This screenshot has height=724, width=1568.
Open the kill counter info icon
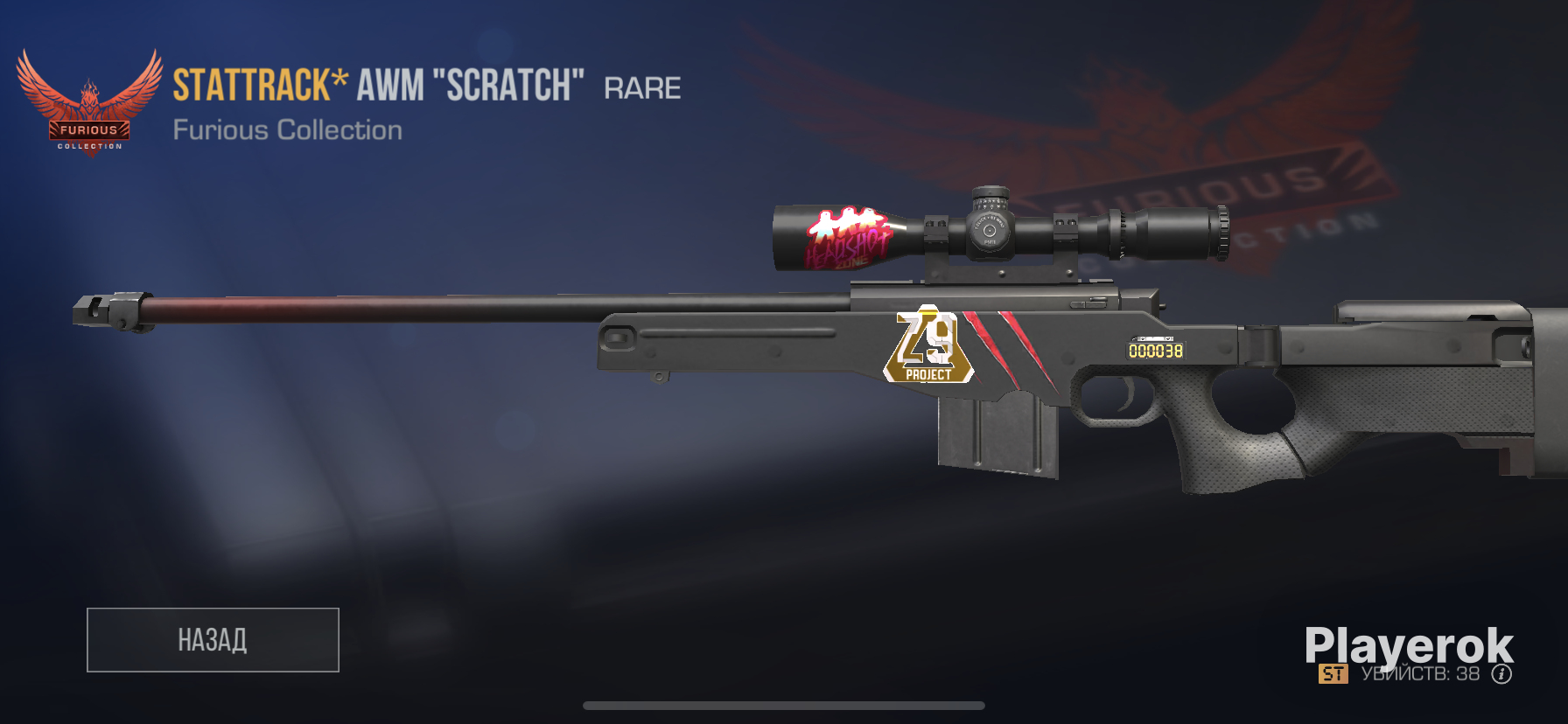1501,674
